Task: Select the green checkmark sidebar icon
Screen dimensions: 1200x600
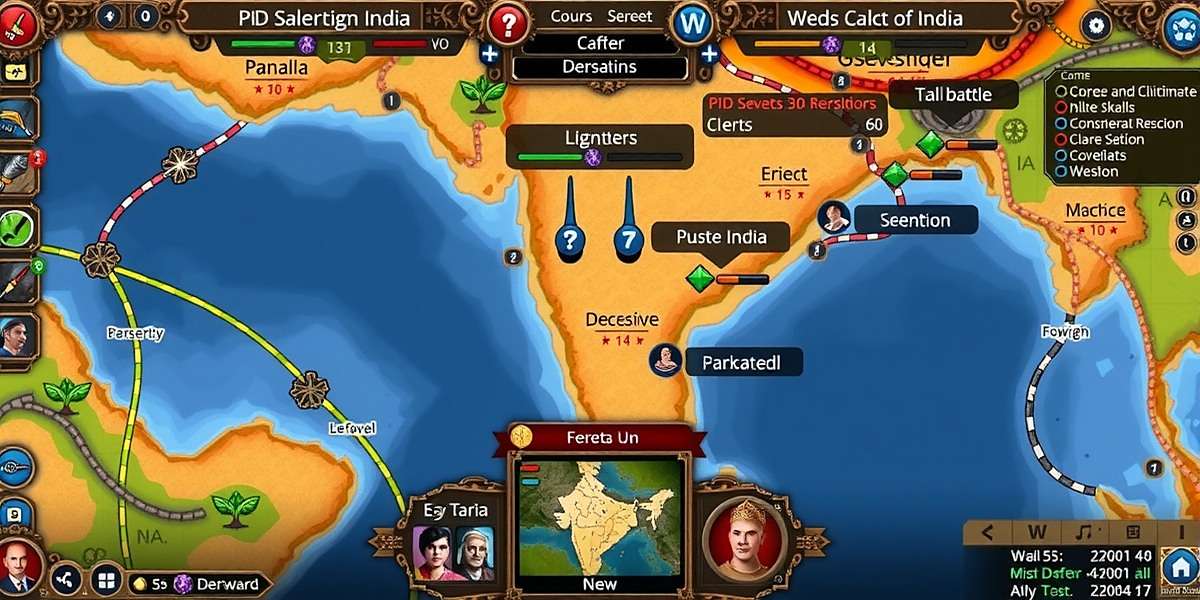Action: (14, 229)
